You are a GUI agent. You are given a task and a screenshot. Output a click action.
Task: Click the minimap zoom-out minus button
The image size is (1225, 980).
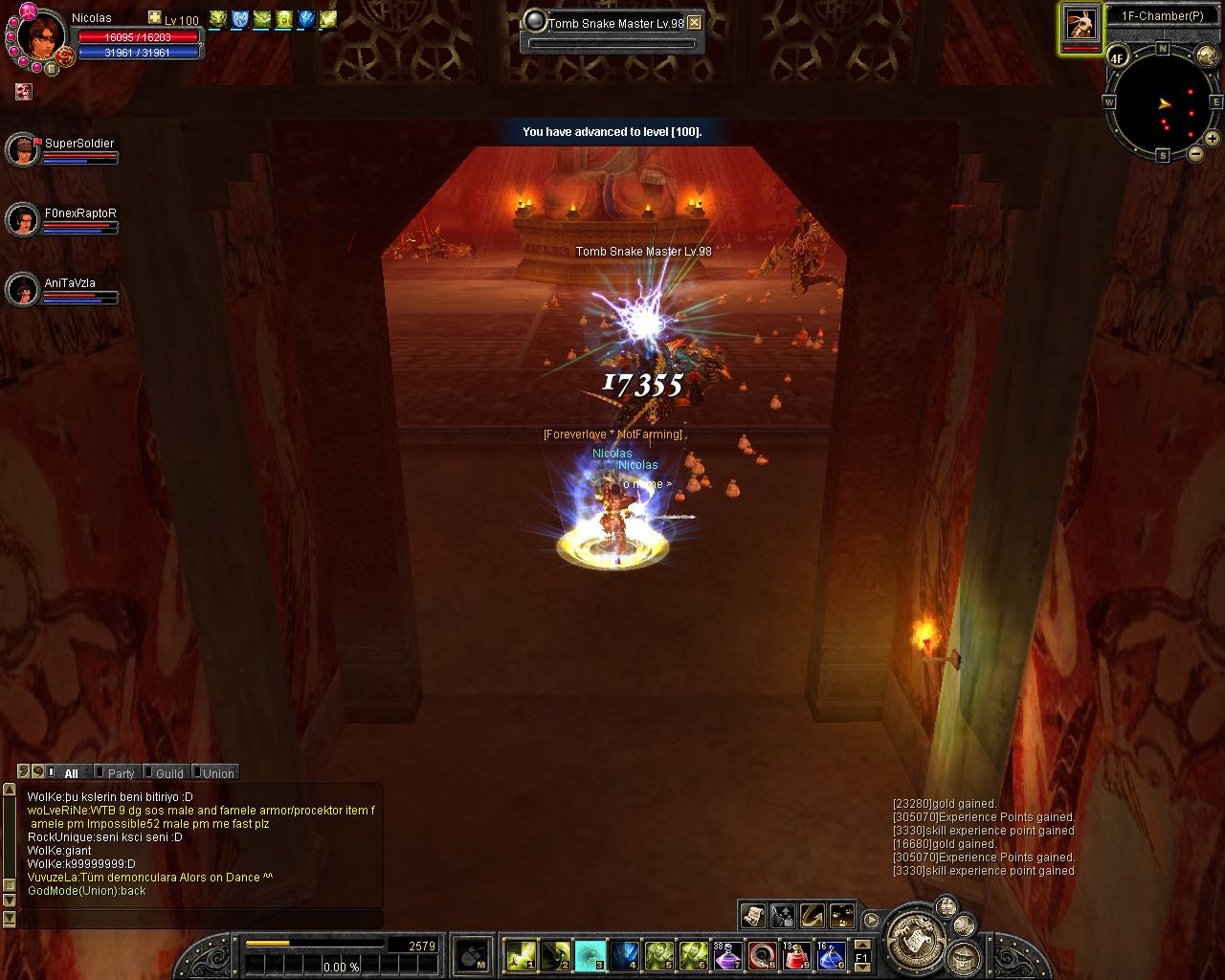(1196, 154)
